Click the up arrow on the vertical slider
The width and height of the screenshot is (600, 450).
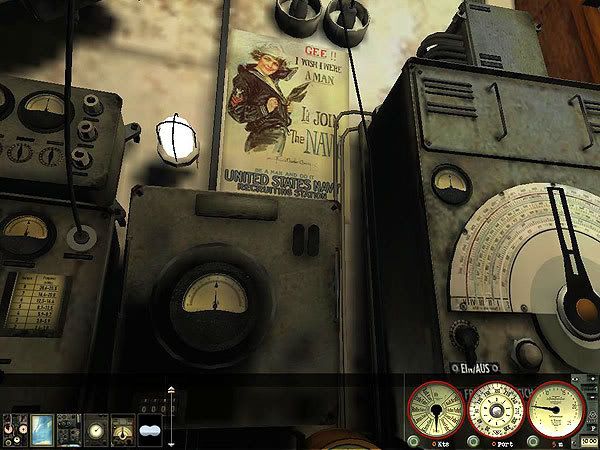click(x=171, y=390)
